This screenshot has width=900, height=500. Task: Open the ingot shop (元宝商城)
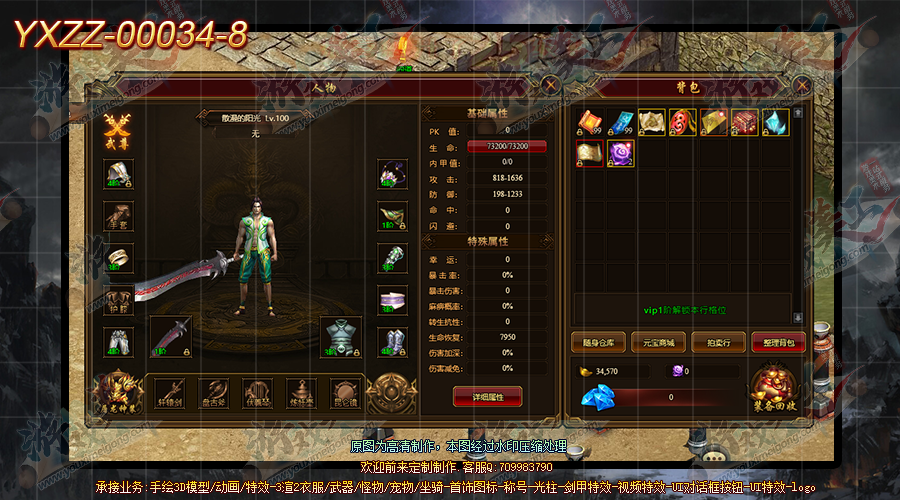coord(658,342)
